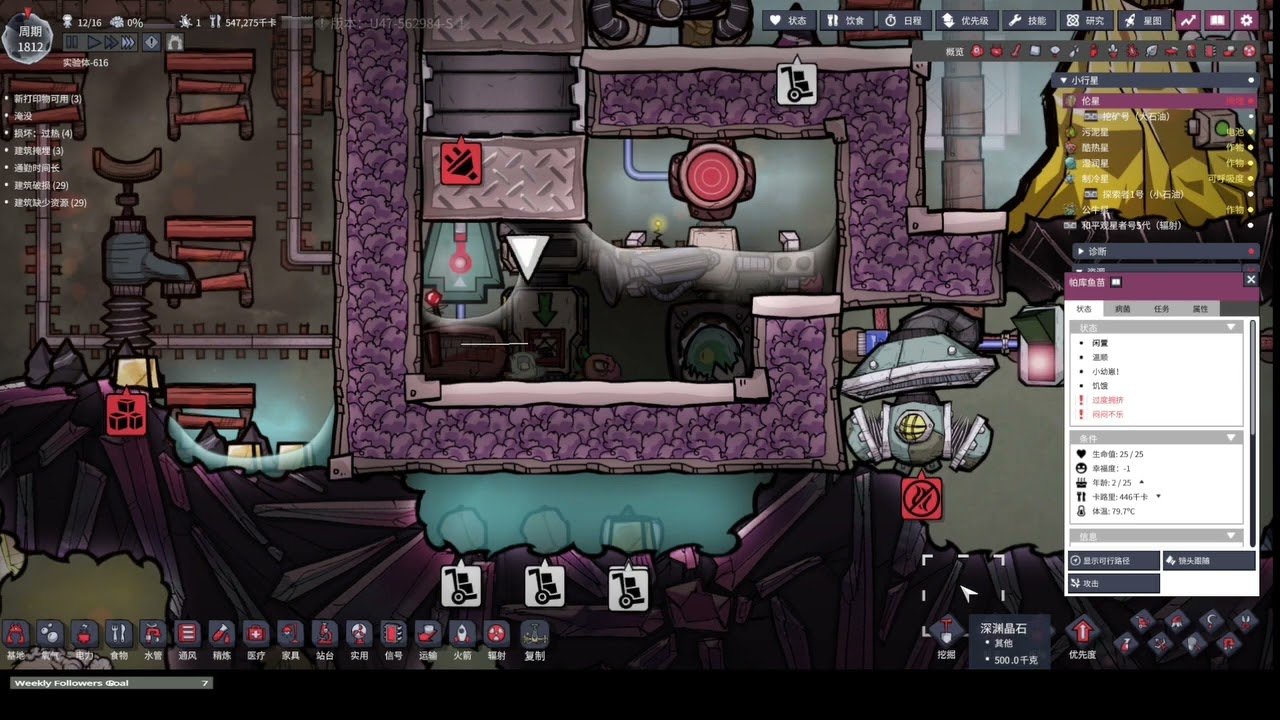Open the 饮食 consumables menu
Image resolution: width=1280 pixels, height=720 pixels.
click(x=848, y=20)
